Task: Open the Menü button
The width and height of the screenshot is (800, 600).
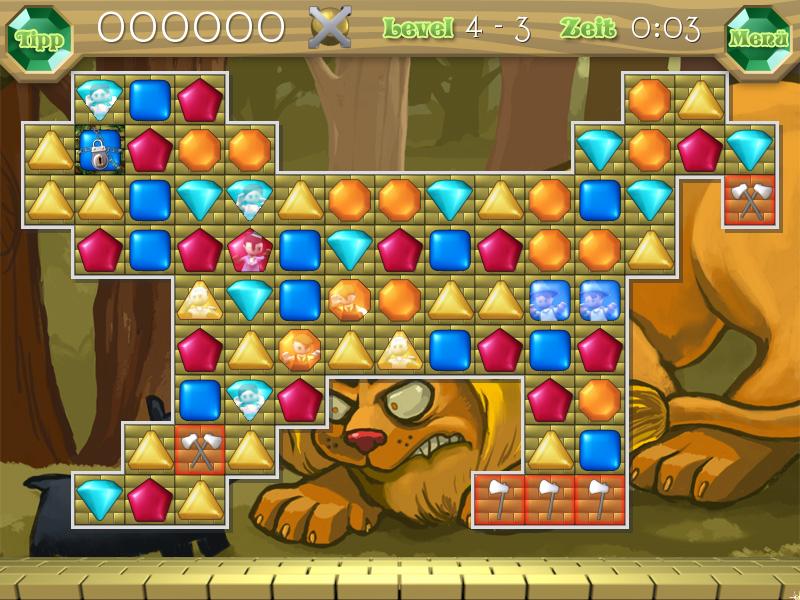Action: click(759, 39)
